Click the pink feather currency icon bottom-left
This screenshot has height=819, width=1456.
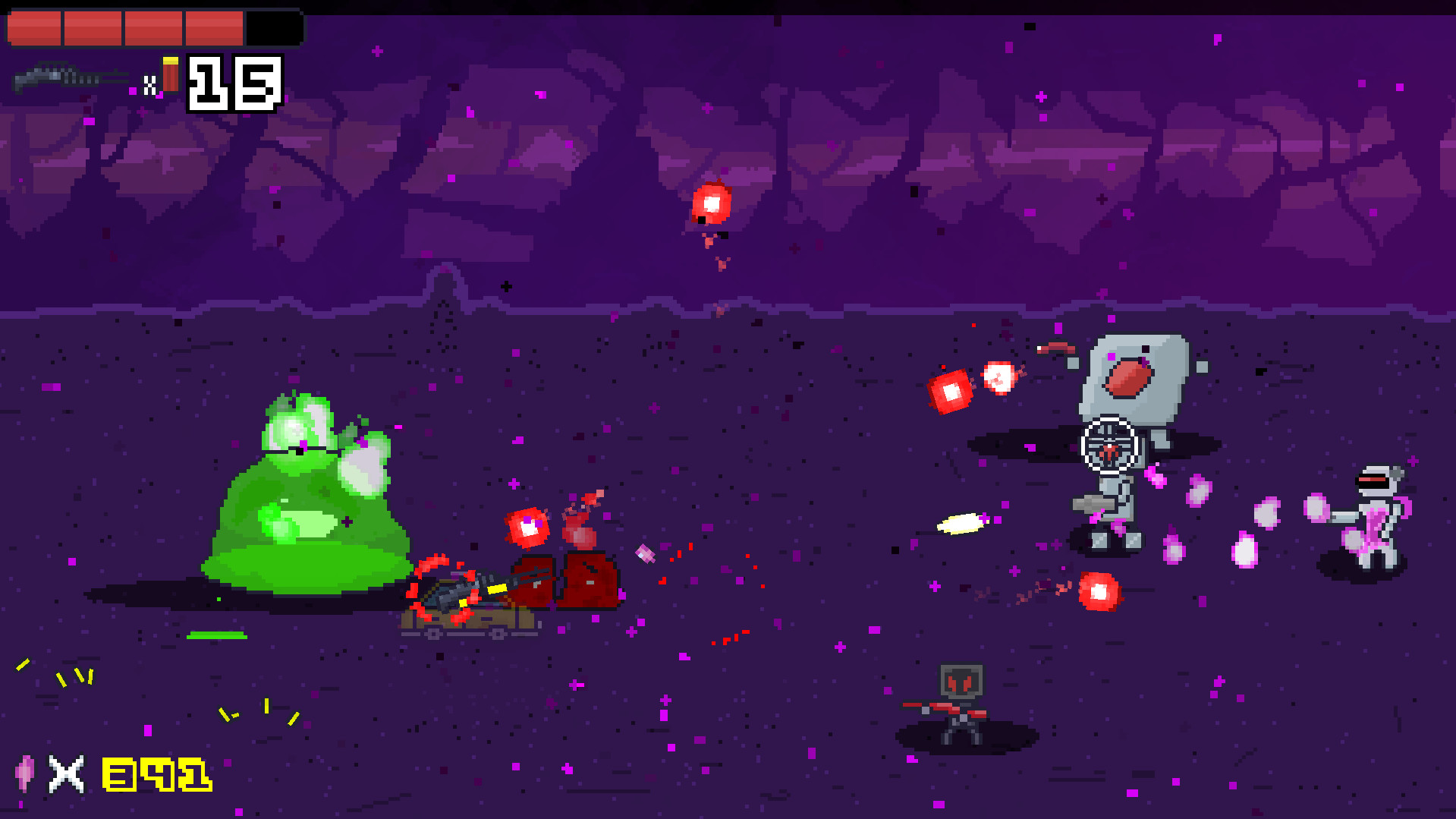click(25, 774)
